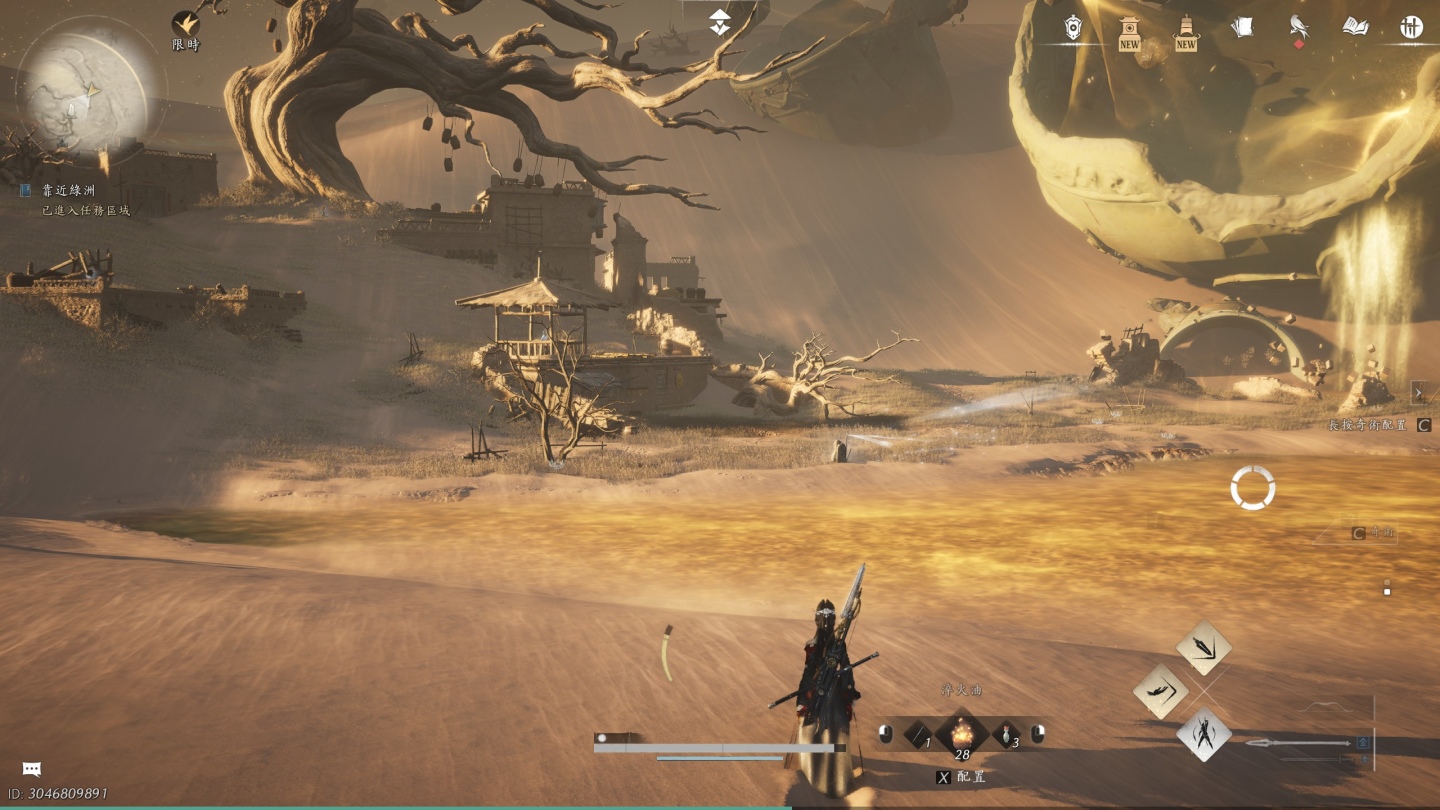Open the pagoda tower icon marked NEW
The height and width of the screenshot is (810, 1440).
point(1186,32)
